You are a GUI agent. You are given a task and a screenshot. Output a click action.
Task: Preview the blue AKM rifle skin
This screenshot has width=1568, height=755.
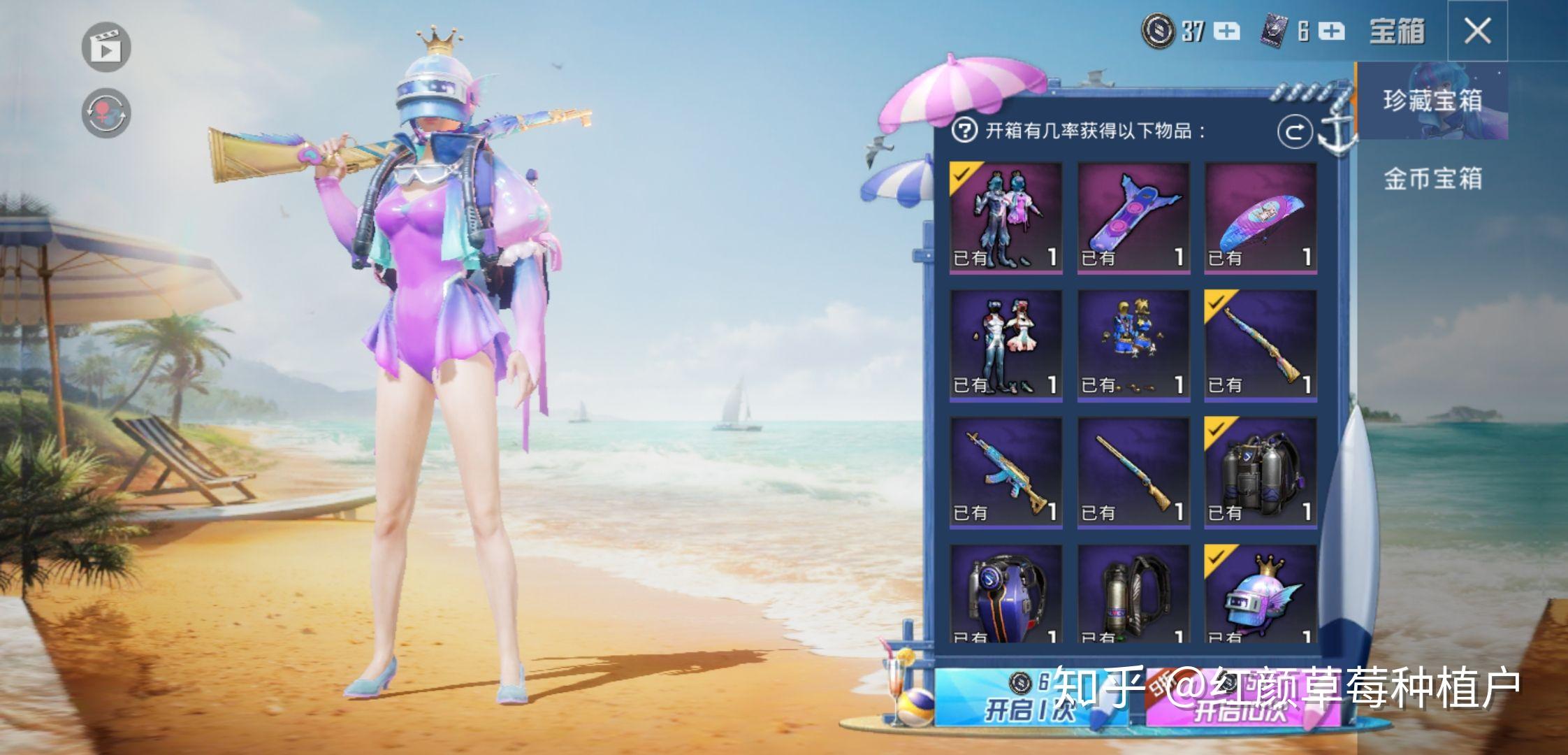[x=1006, y=473]
